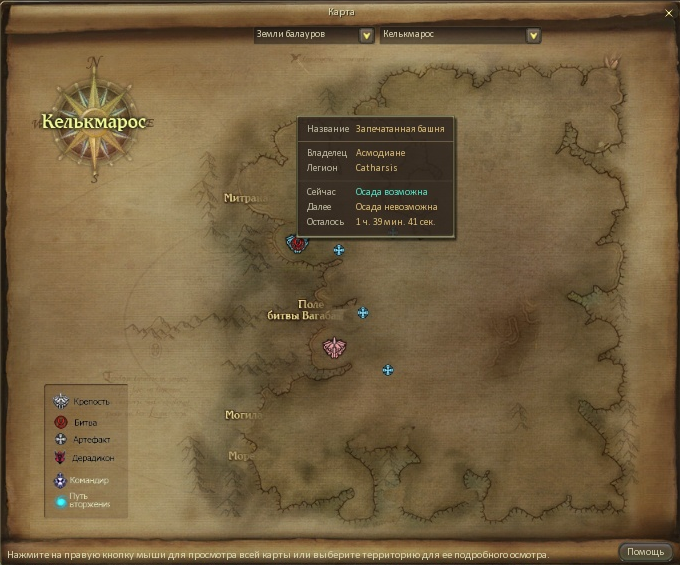The height and width of the screenshot is (565, 680).
Task: Select the pink fortress marker below Поле битвы
Action: tap(334, 347)
